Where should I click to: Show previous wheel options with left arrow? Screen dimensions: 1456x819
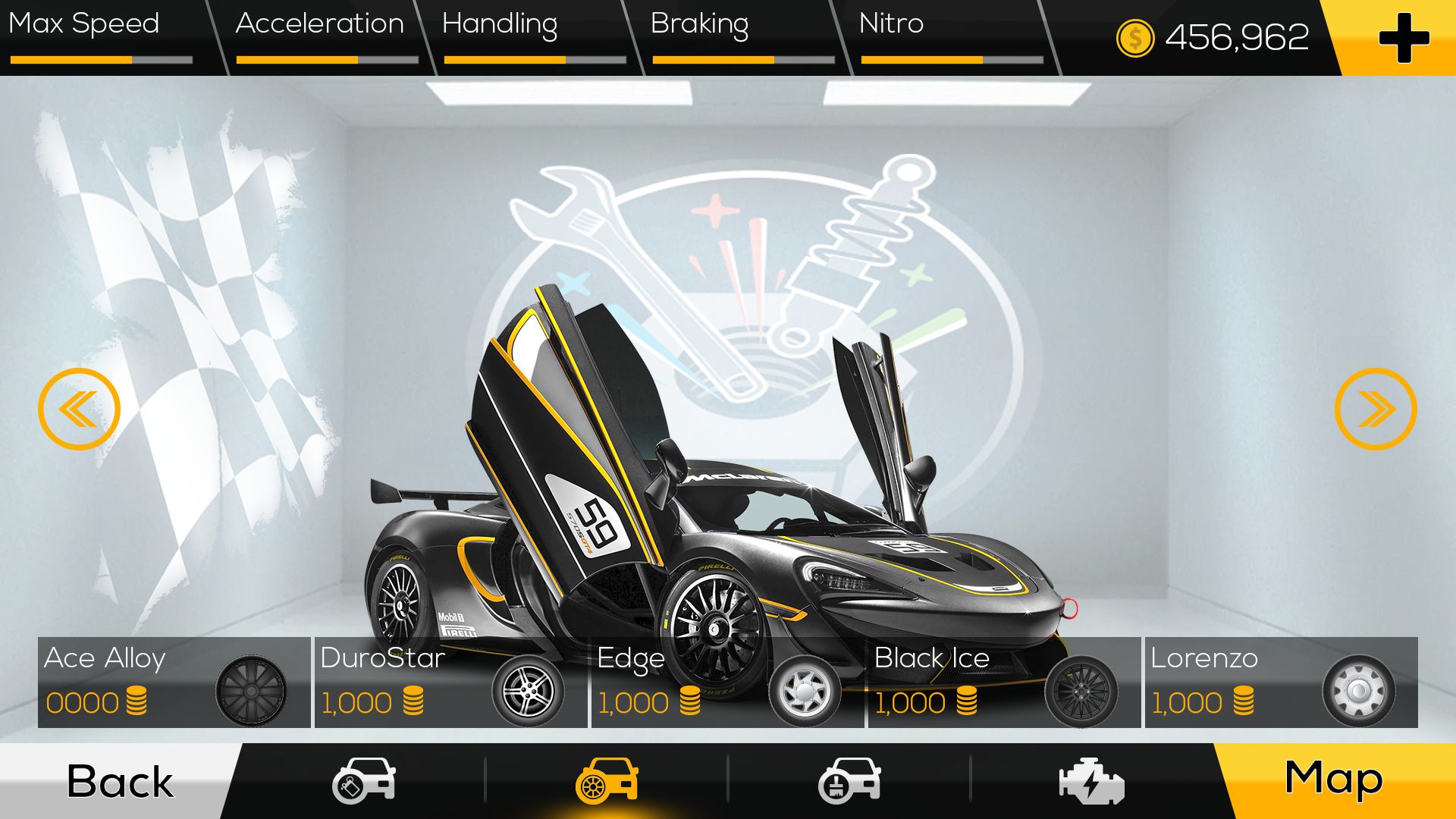[x=79, y=409]
